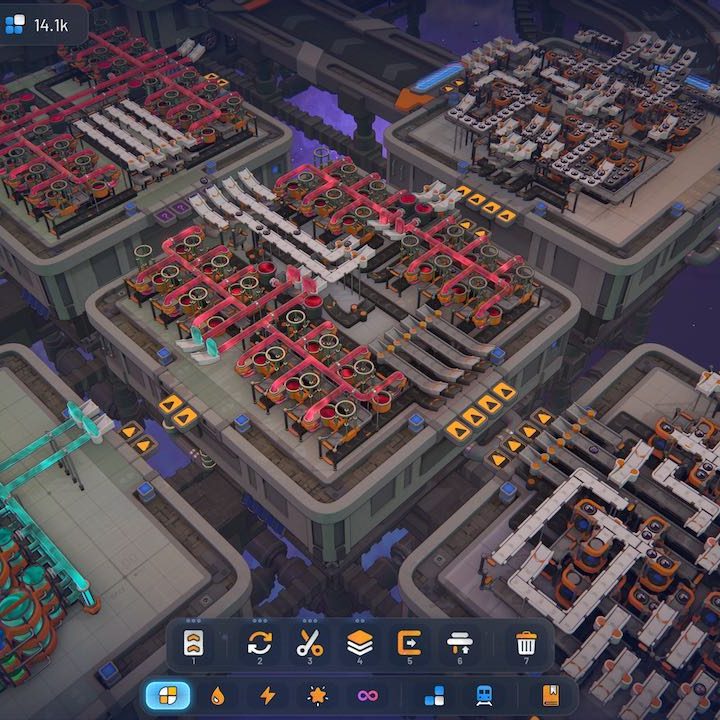Pick the stacker layers building

(360, 642)
